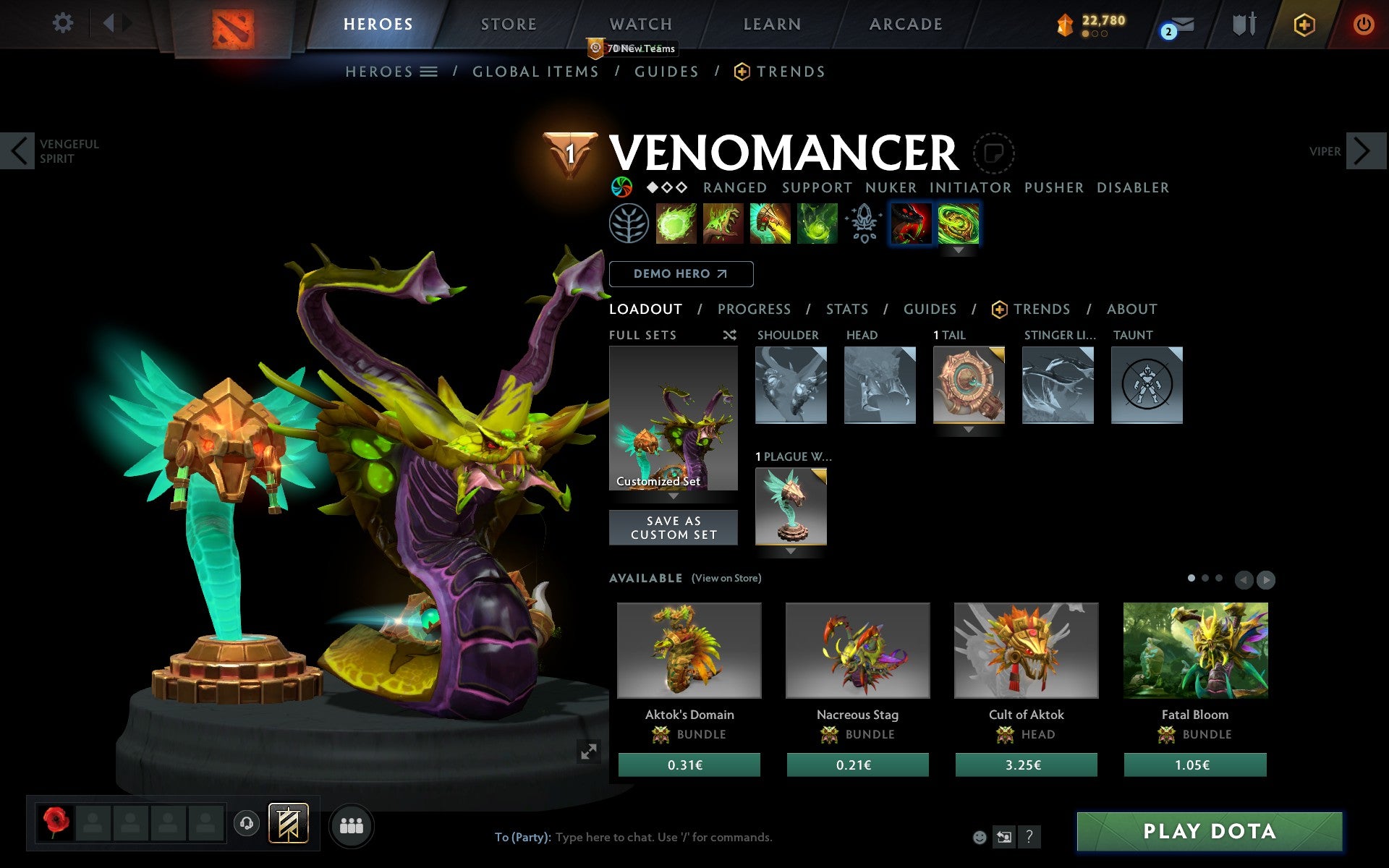Click the Plague Ward ability icon

pyautogui.click(x=770, y=224)
